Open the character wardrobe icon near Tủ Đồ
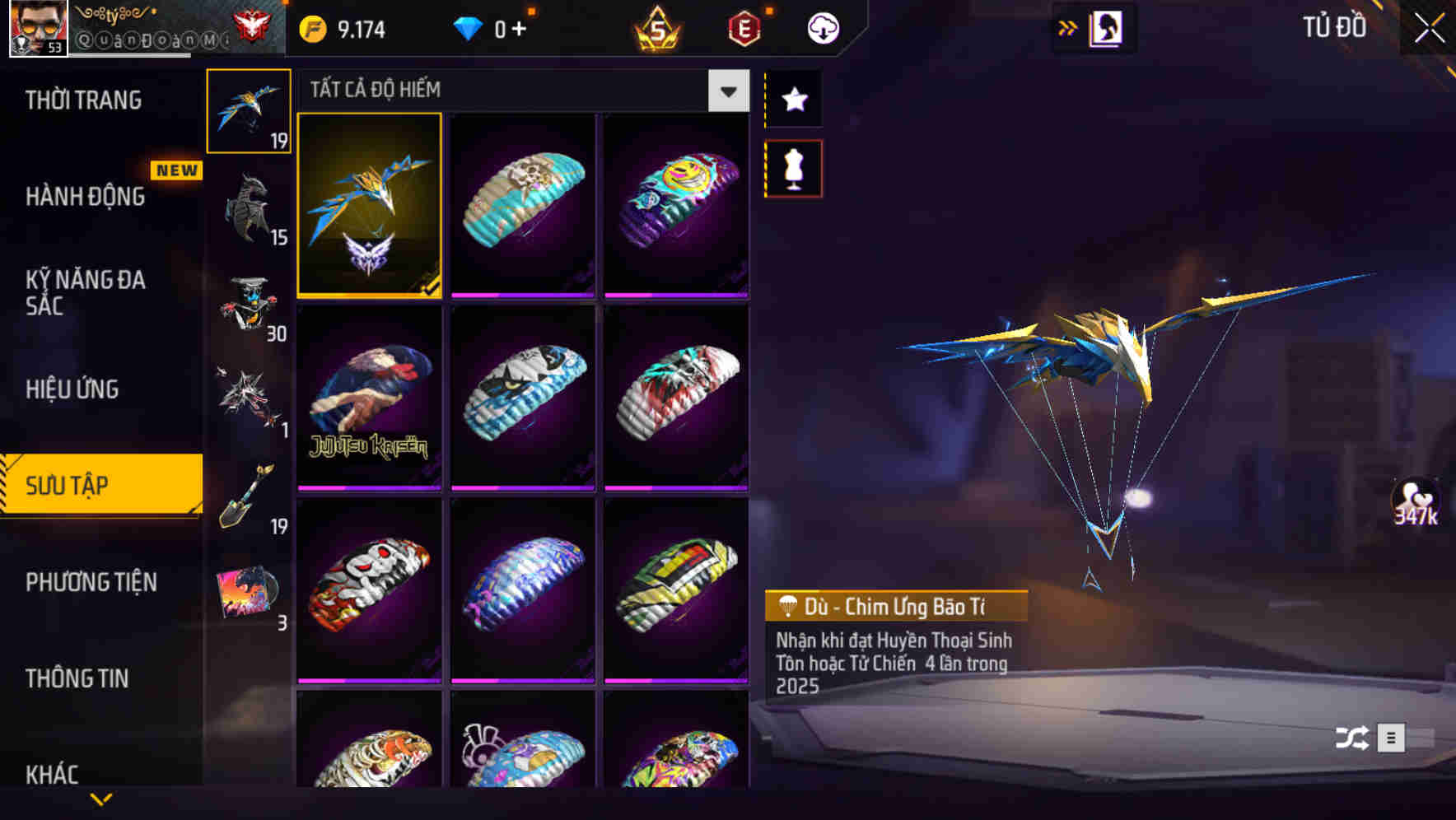Viewport: 1456px width, 820px height. pyautogui.click(x=1105, y=27)
